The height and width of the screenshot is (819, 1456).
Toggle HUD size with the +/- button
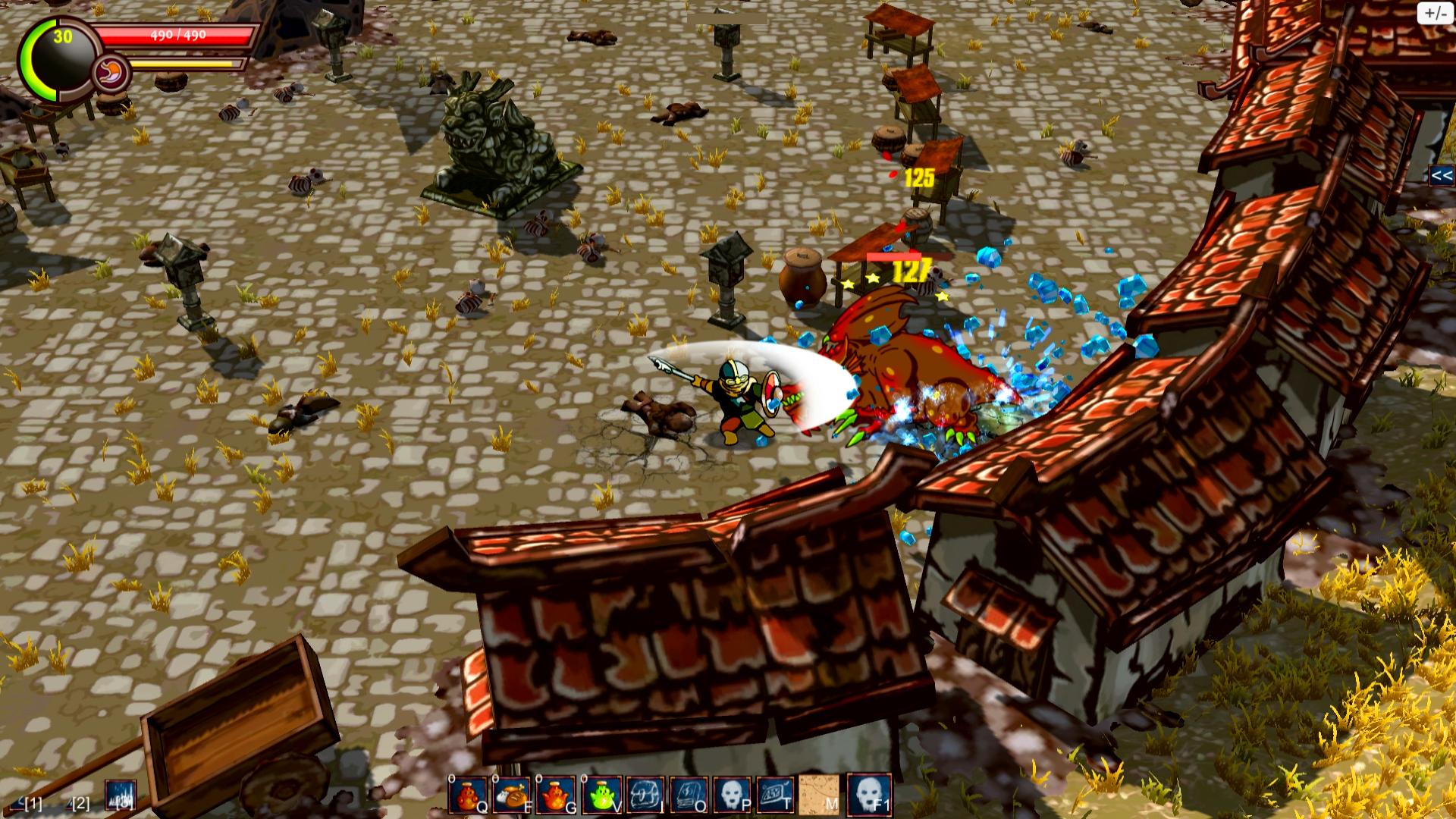point(1435,12)
